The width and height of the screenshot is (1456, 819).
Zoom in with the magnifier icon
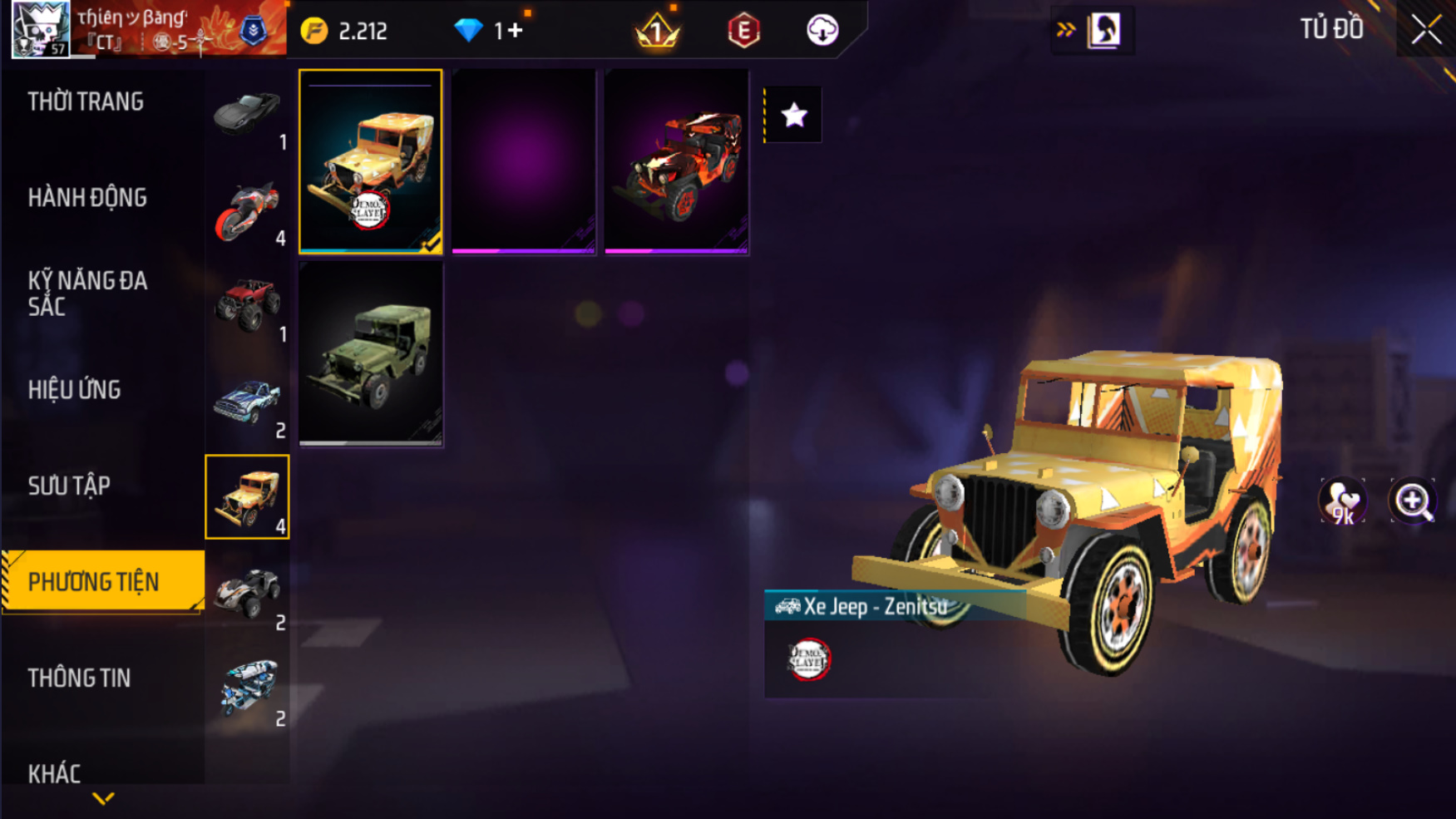pos(1413,501)
